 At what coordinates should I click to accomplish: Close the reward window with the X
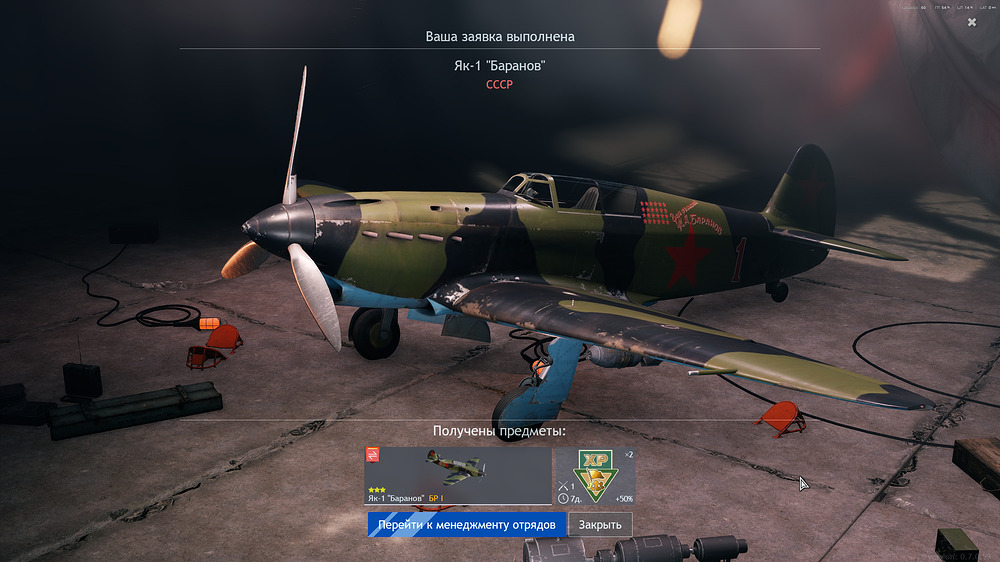[972, 22]
